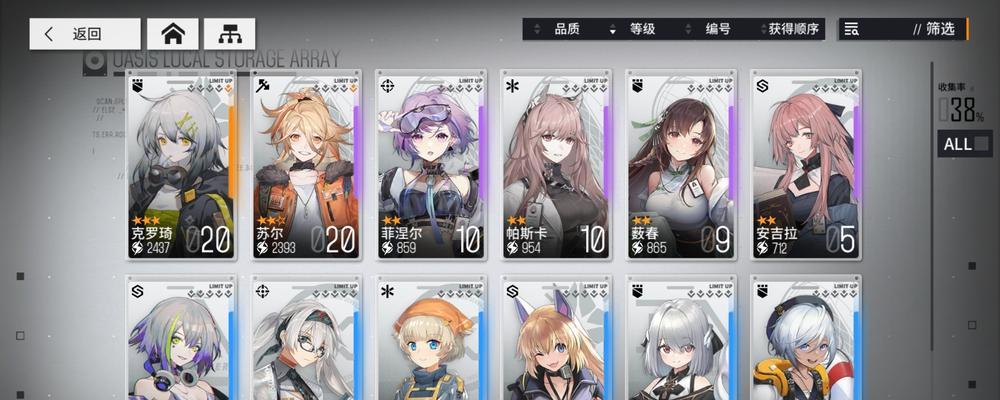Sort by 获得顺序 obtain order

792,29
